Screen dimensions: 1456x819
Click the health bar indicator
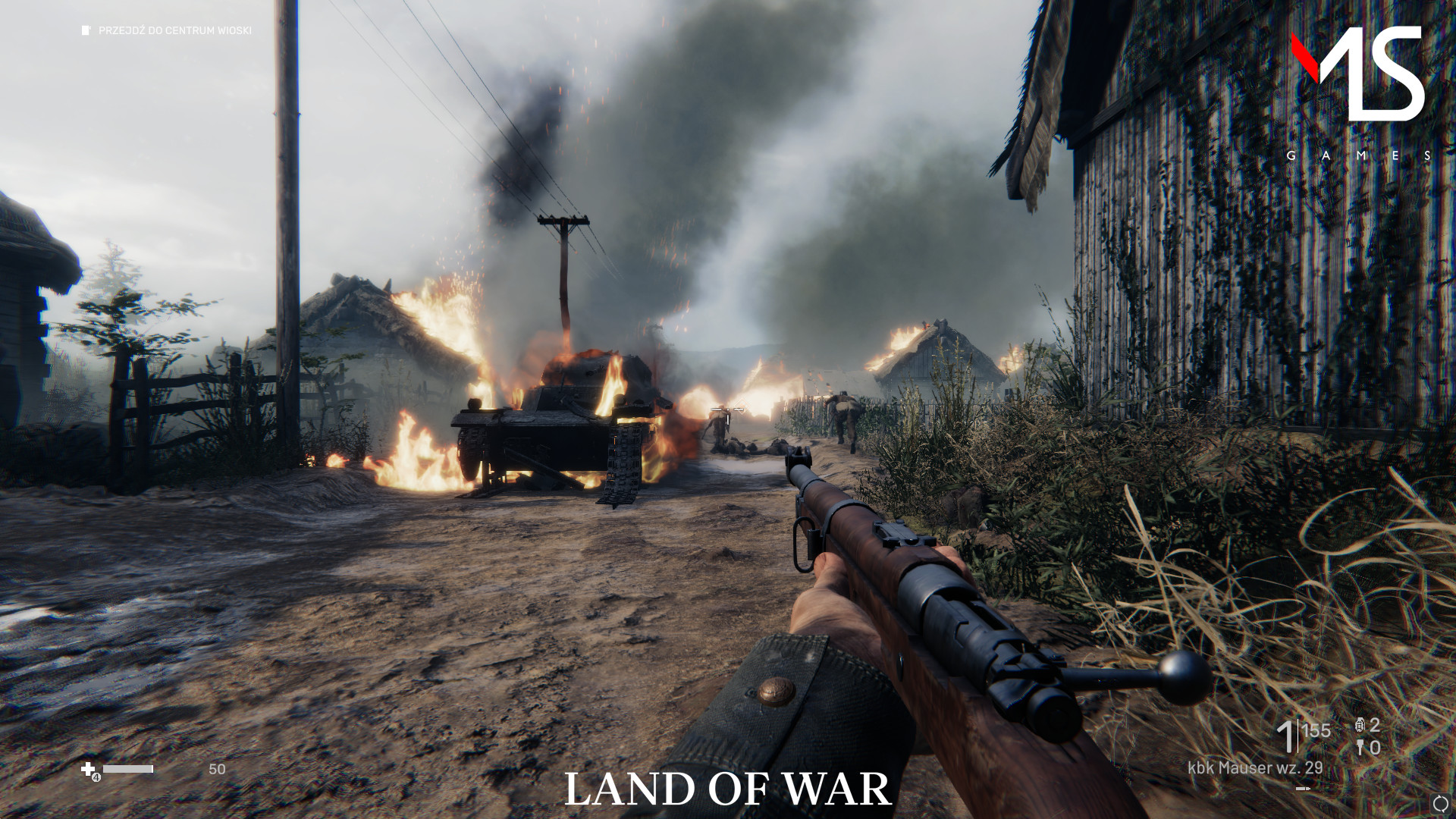pyautogui.click(x=127, y=769)
